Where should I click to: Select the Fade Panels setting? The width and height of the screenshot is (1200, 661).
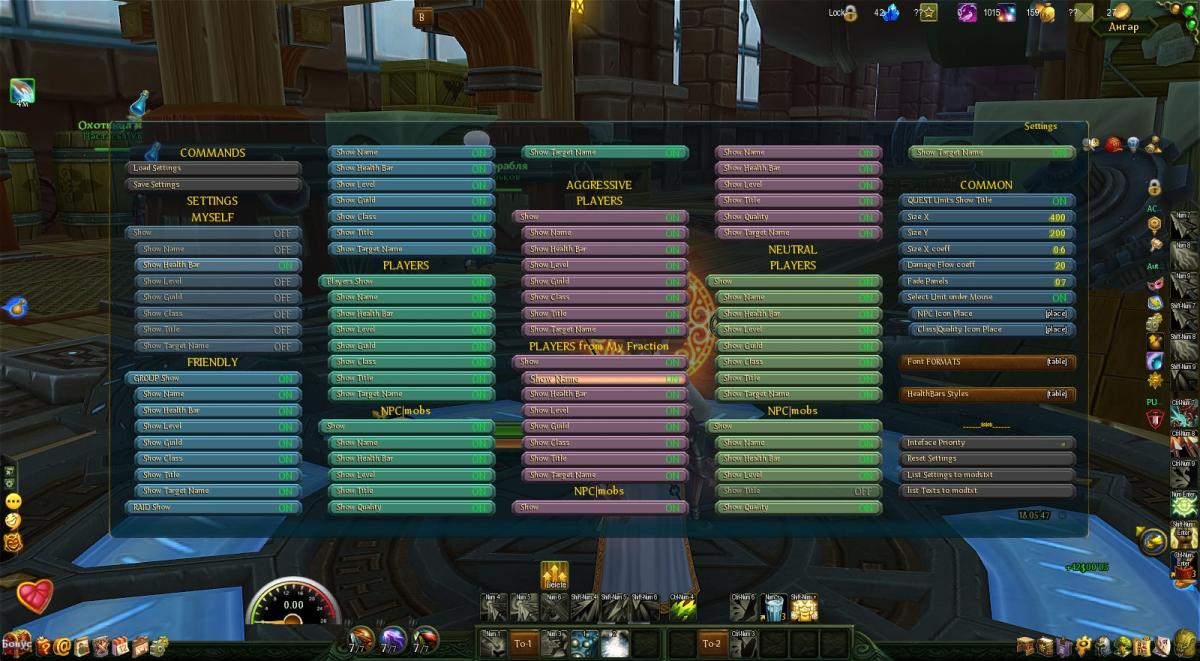tap(987, 282)
